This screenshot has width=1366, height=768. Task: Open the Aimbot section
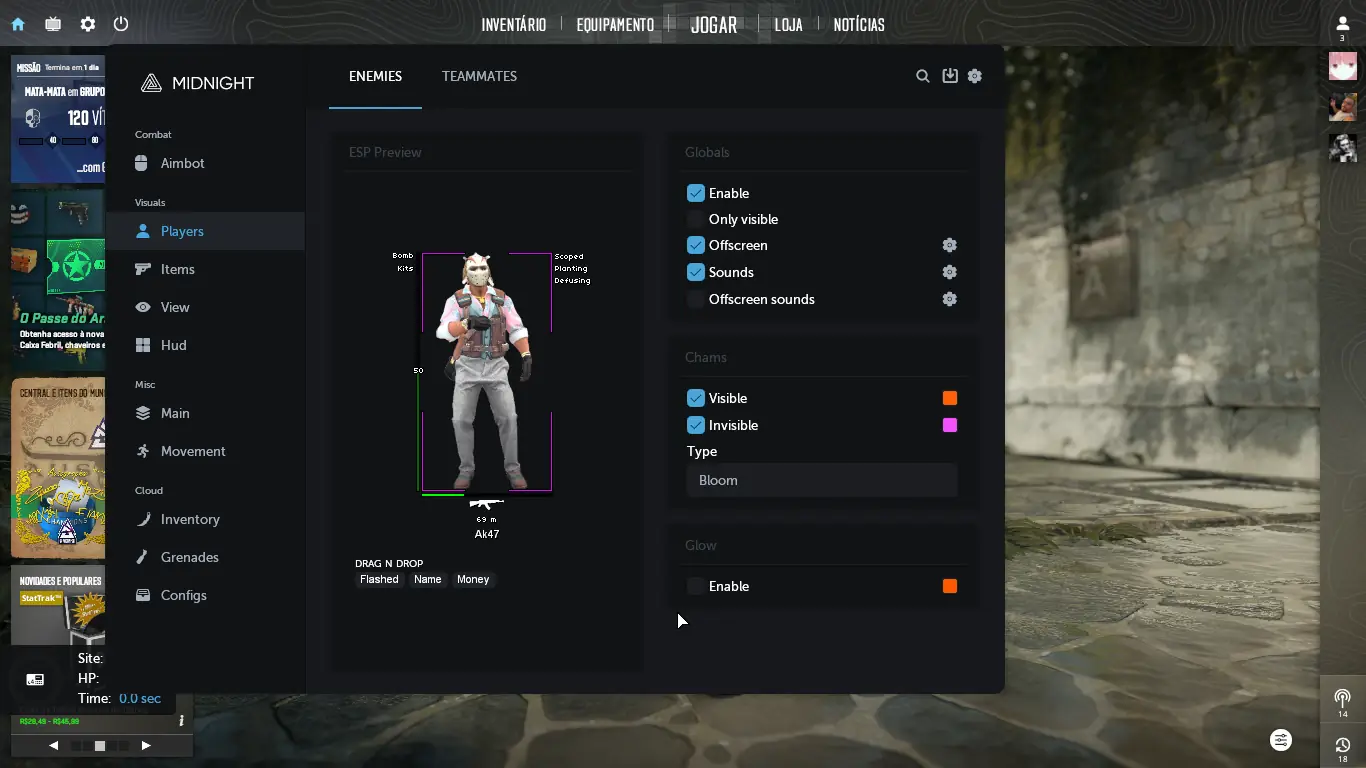(x=182, y=163)
